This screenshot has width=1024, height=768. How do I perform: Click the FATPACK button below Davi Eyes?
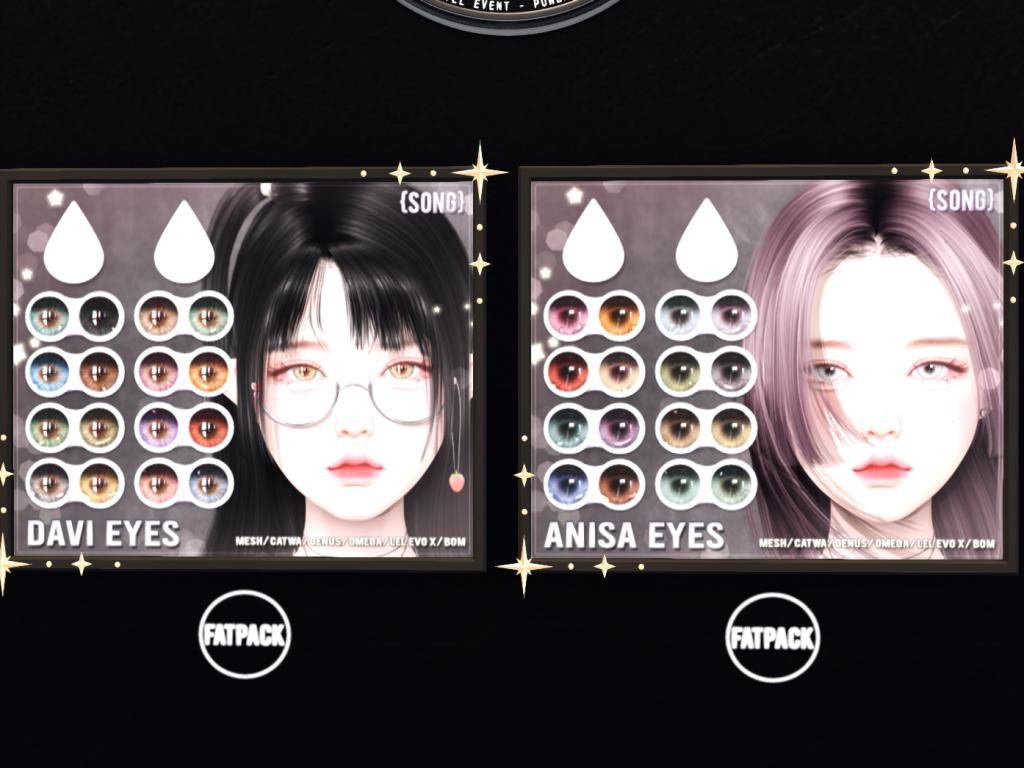tap(245, 635)
